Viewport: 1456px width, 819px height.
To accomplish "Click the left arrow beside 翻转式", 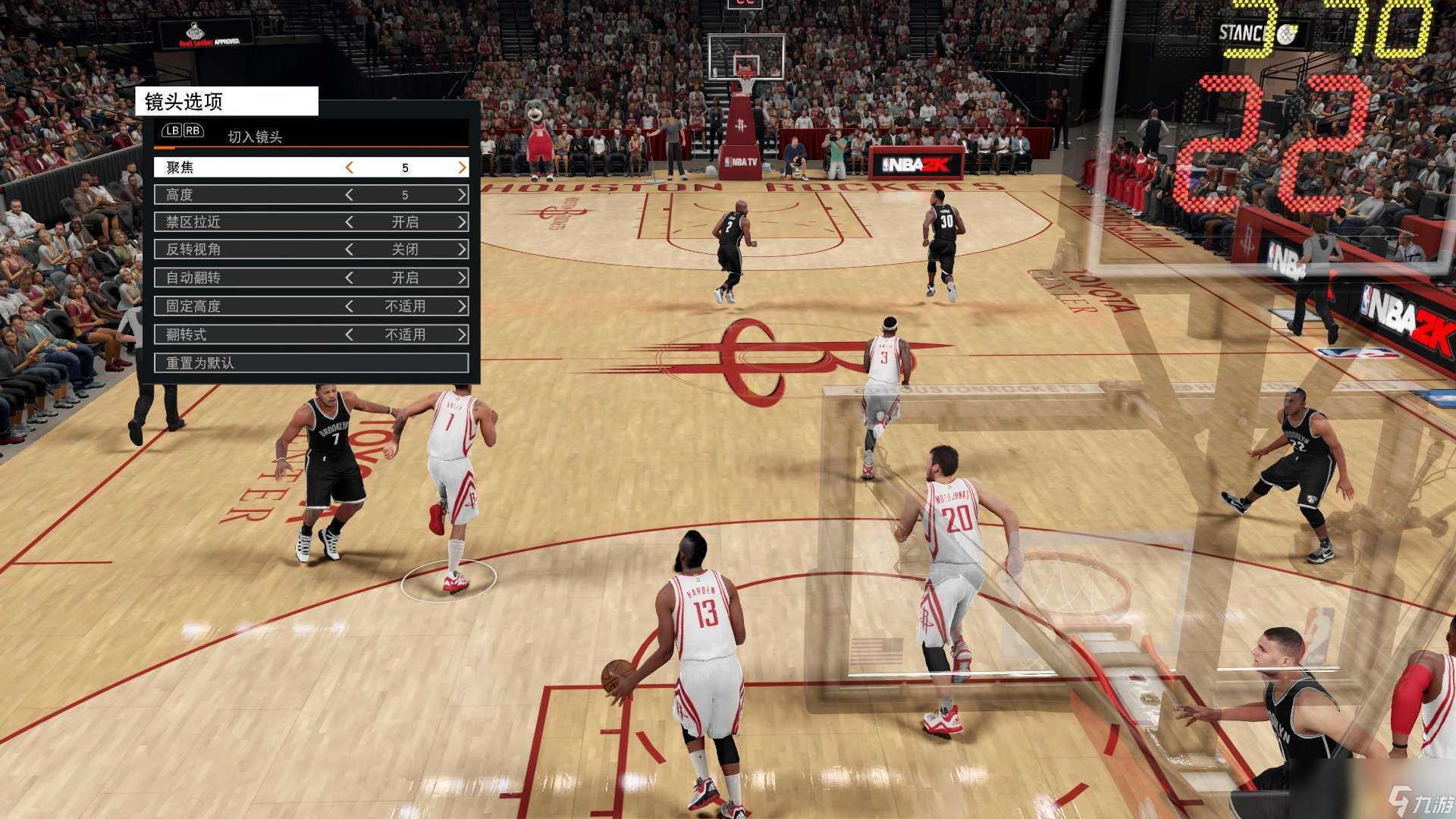I will 350,334.
